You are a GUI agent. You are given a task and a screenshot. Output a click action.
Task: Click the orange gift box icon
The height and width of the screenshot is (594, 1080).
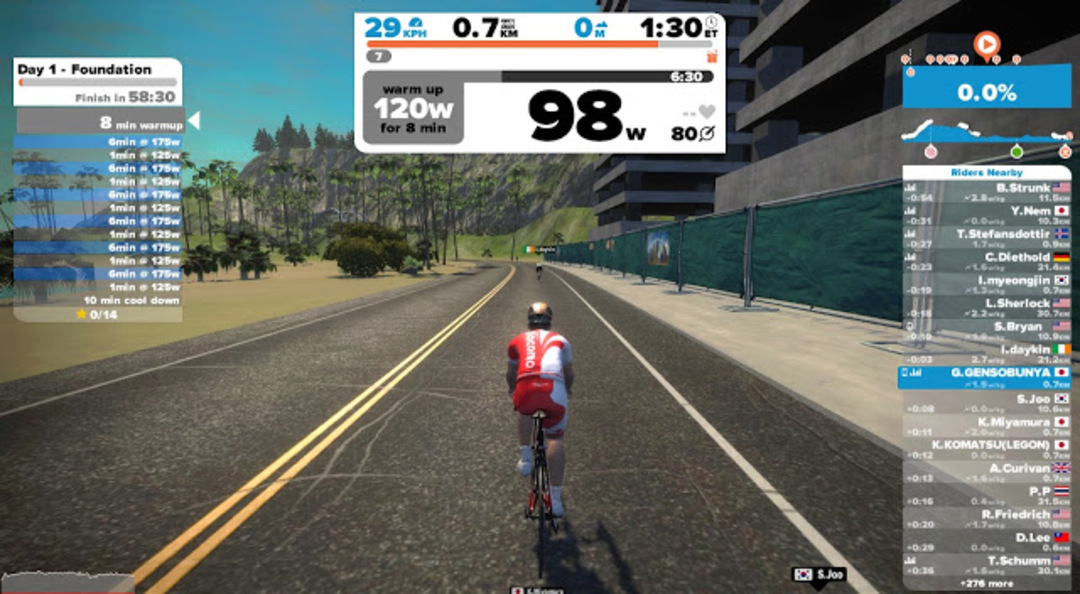(x=712, y=58)
